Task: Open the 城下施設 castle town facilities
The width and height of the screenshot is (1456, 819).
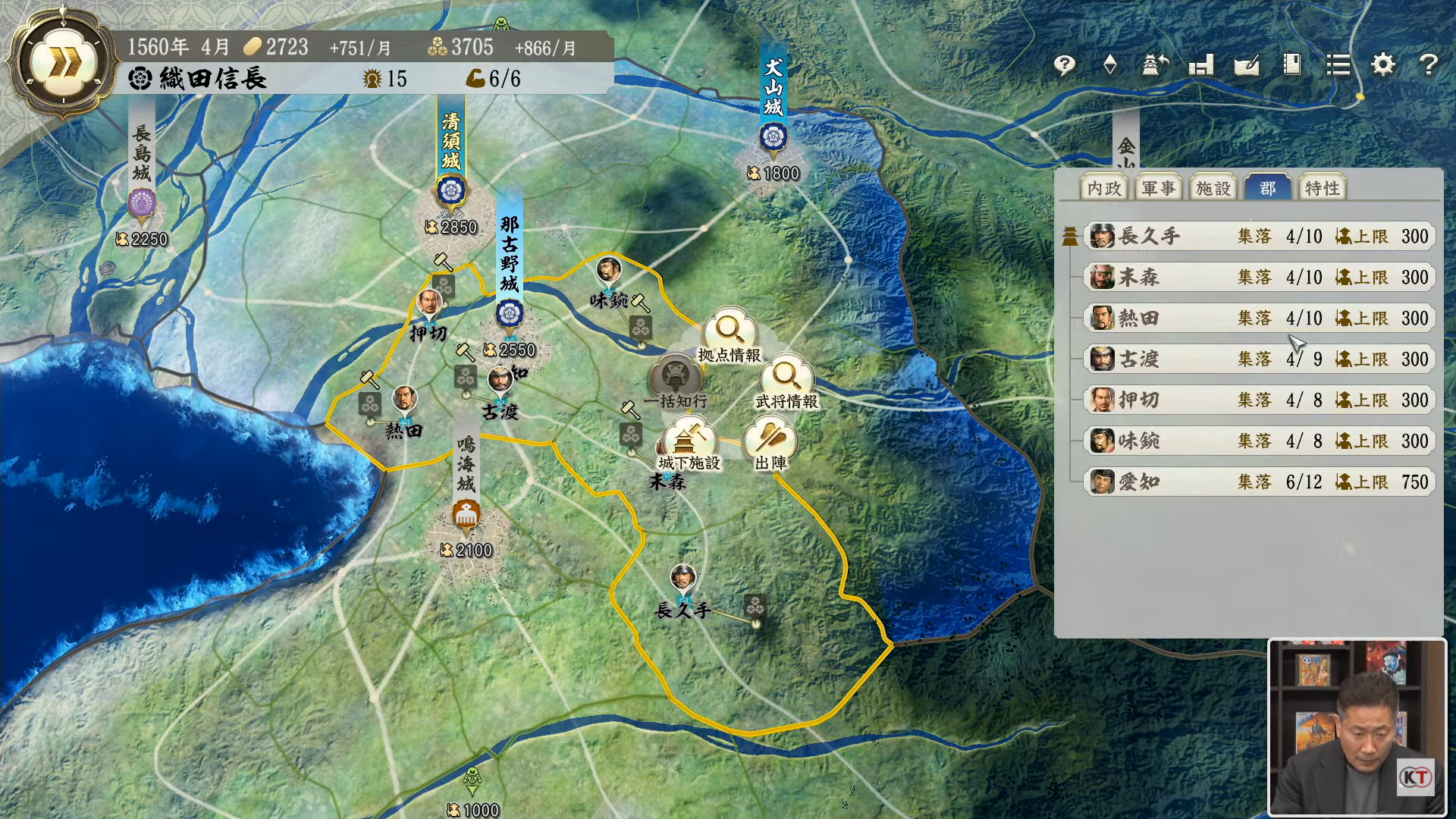Action: (x=689, y=441)
